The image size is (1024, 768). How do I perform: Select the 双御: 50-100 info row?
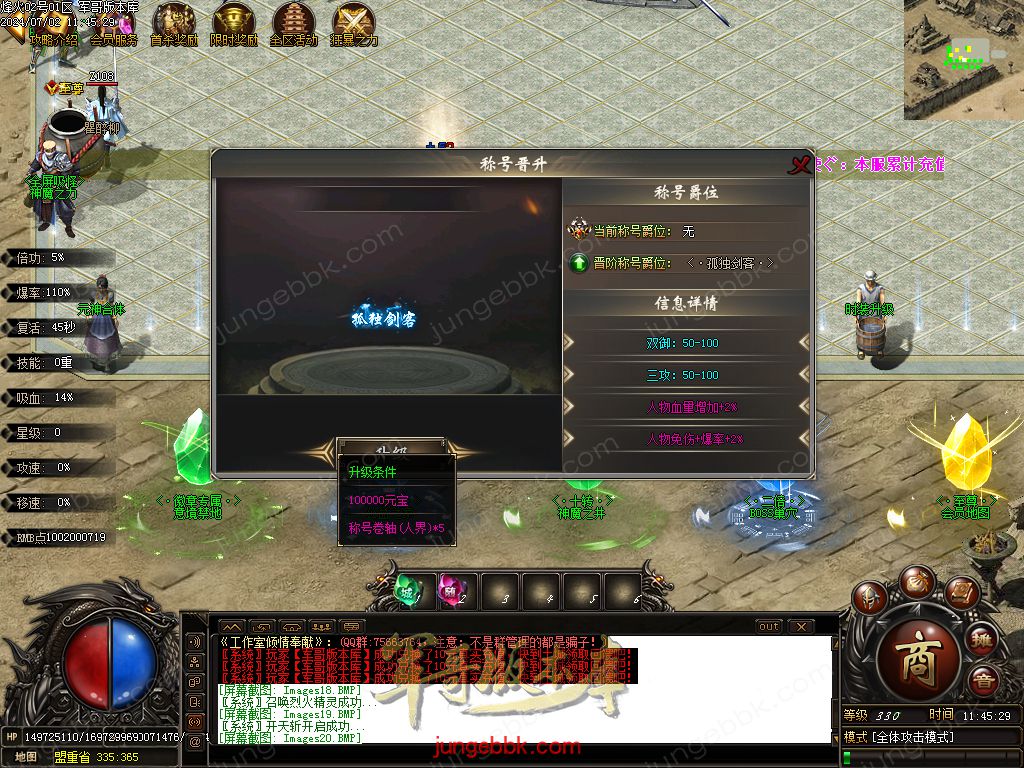coord(686,343)
